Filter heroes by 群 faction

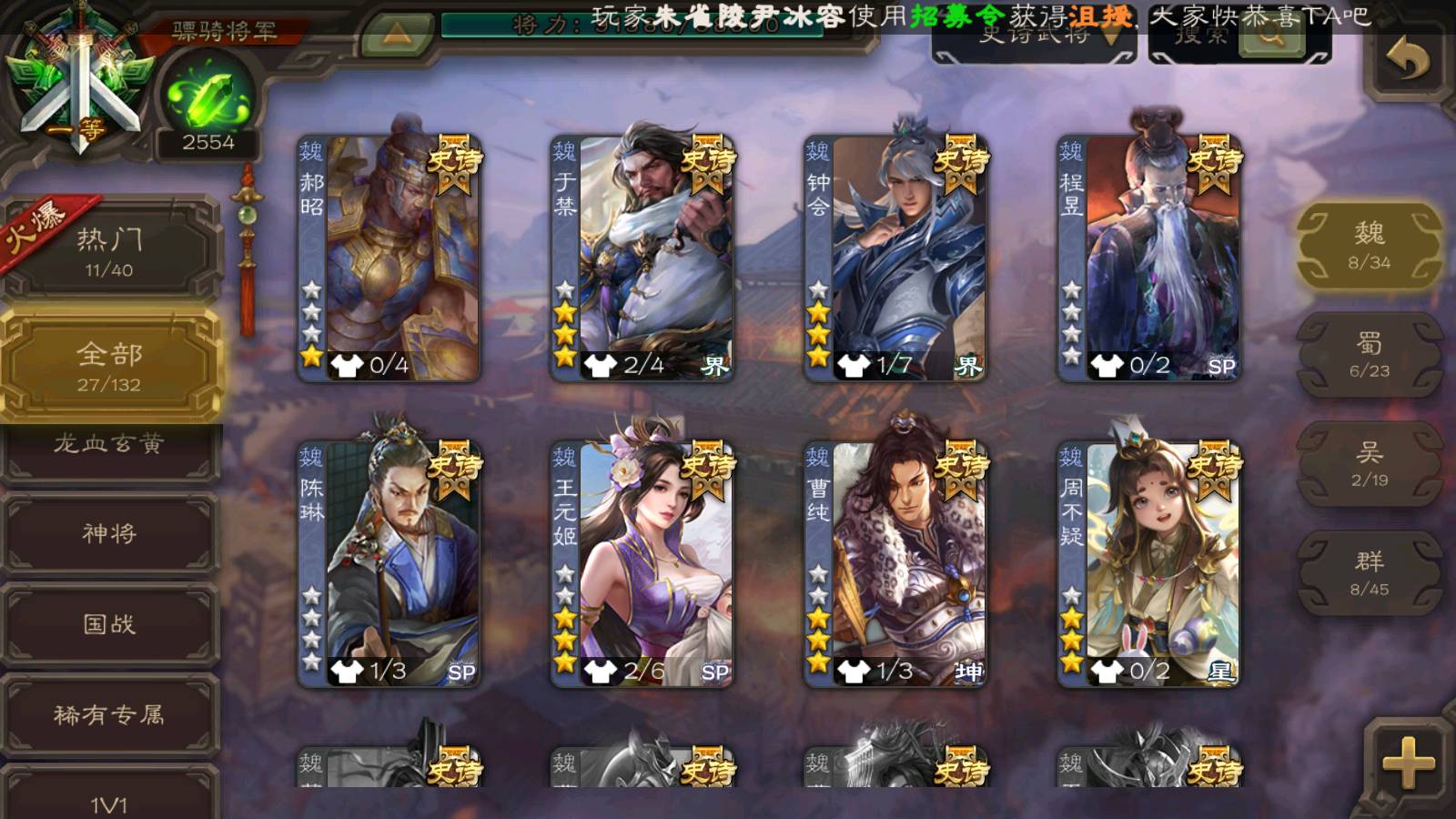pos(1369,573)
